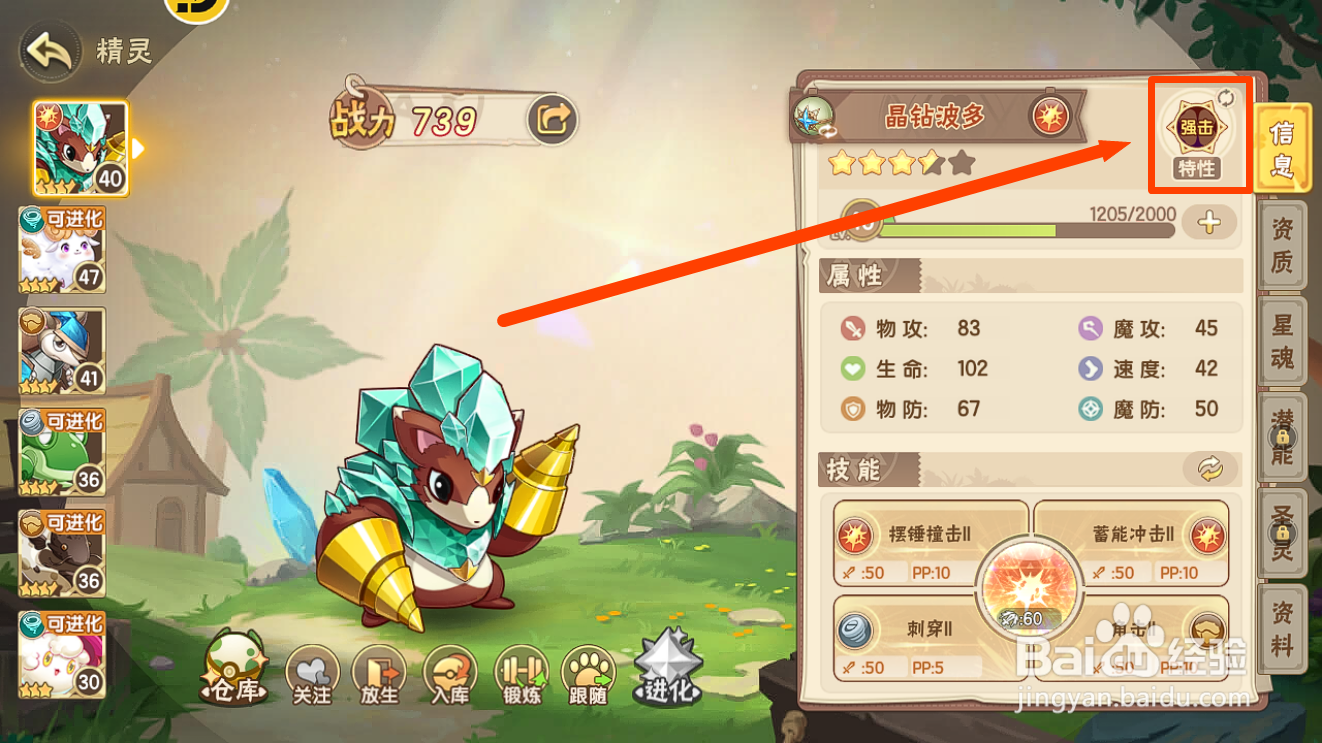Image resolution: width=1322 pixels, height=743 pixels.
Task: Tap the + button next to the experience bar
Action: pos(1209,224)
